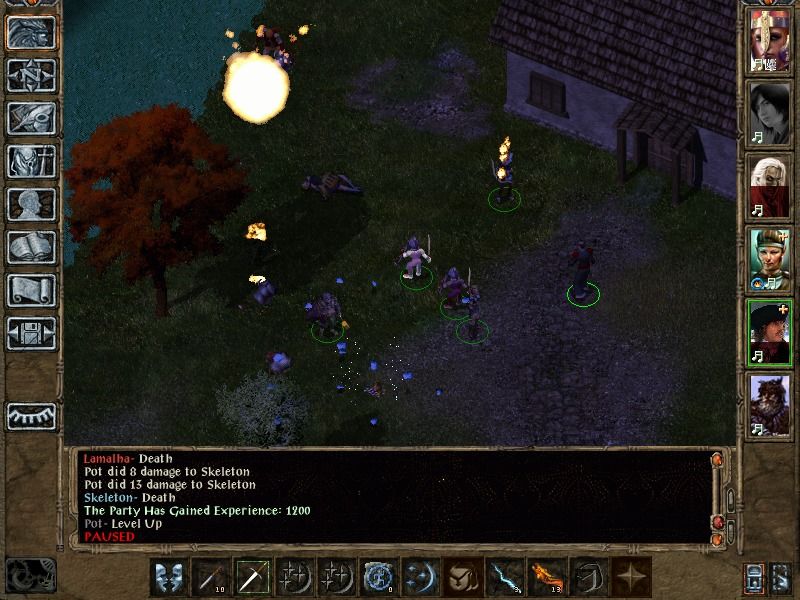Open the priest scroll button
Viewport: 800px width, 600px height.
(x=30, y=290)
